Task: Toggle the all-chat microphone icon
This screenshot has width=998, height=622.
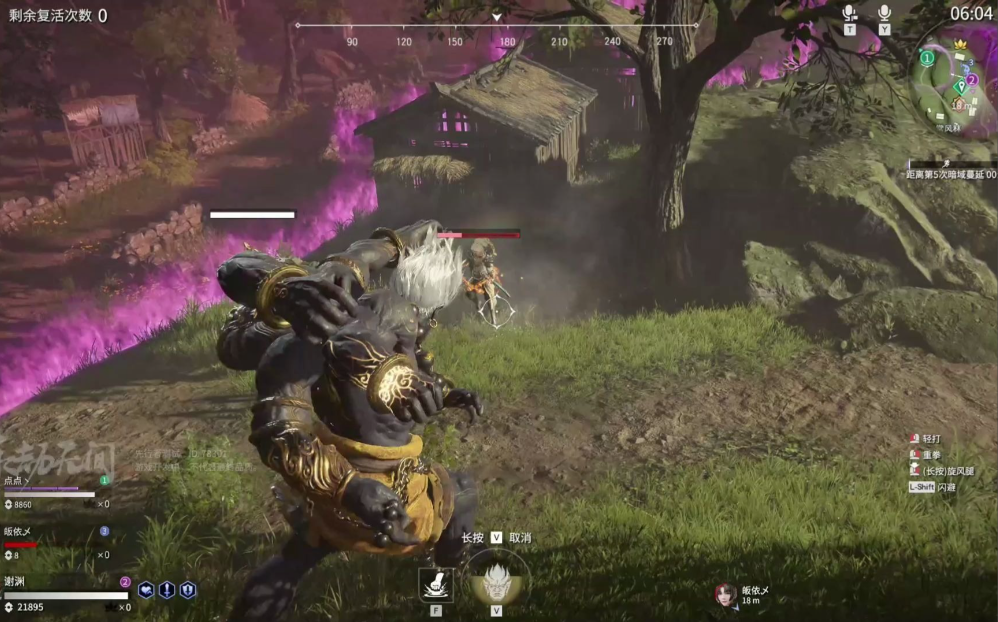Action: [884, 13]
